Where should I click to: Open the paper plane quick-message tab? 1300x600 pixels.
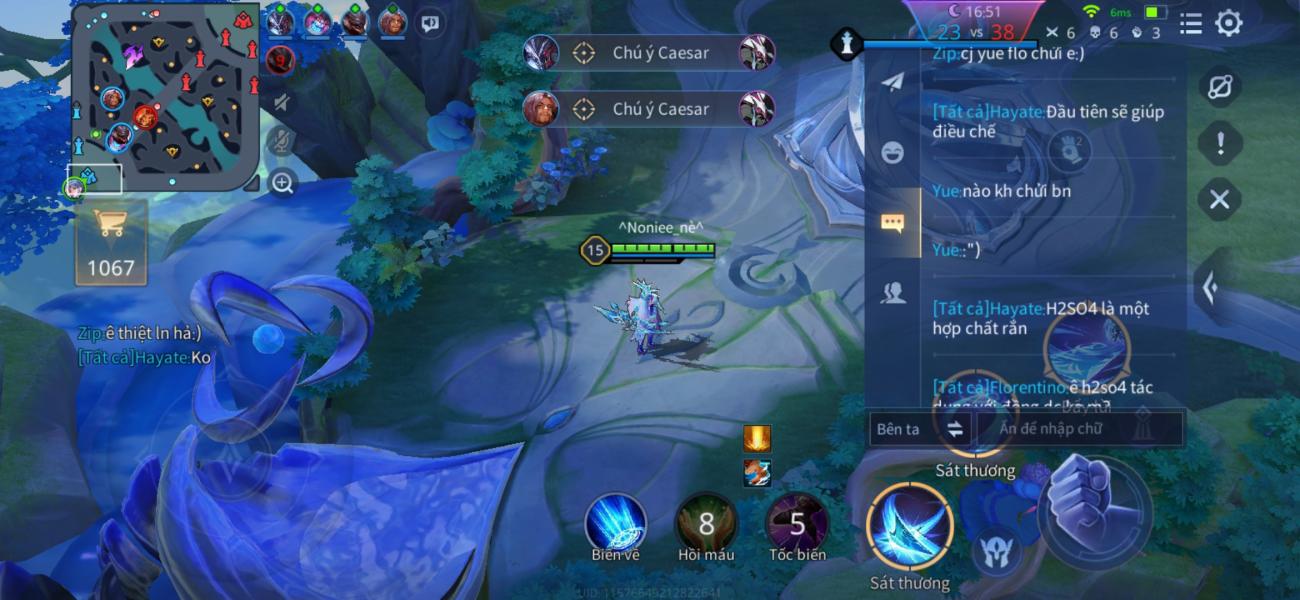click(892, 82)
